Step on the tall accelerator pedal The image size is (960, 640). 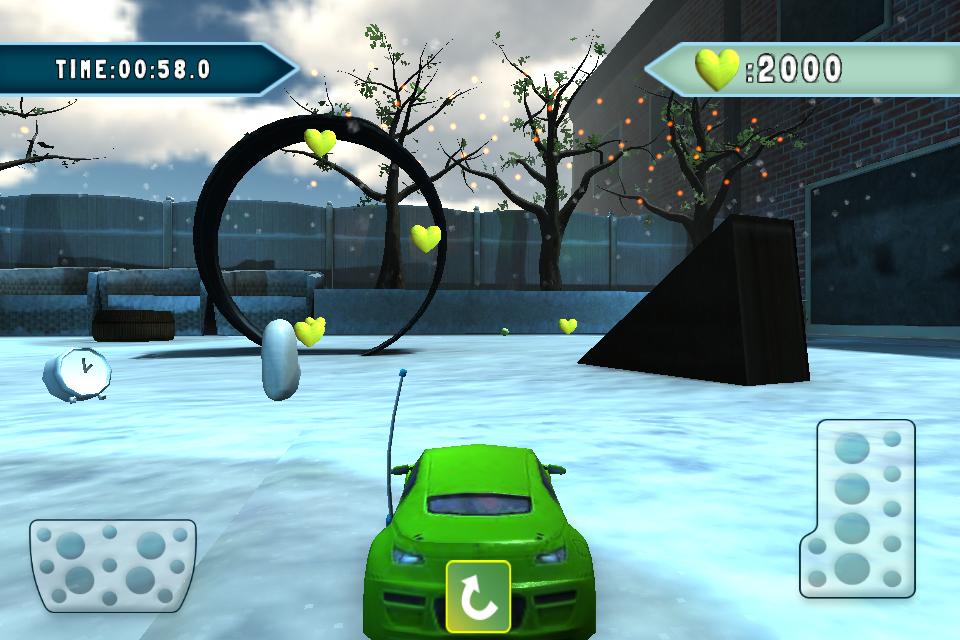point(859,508)
